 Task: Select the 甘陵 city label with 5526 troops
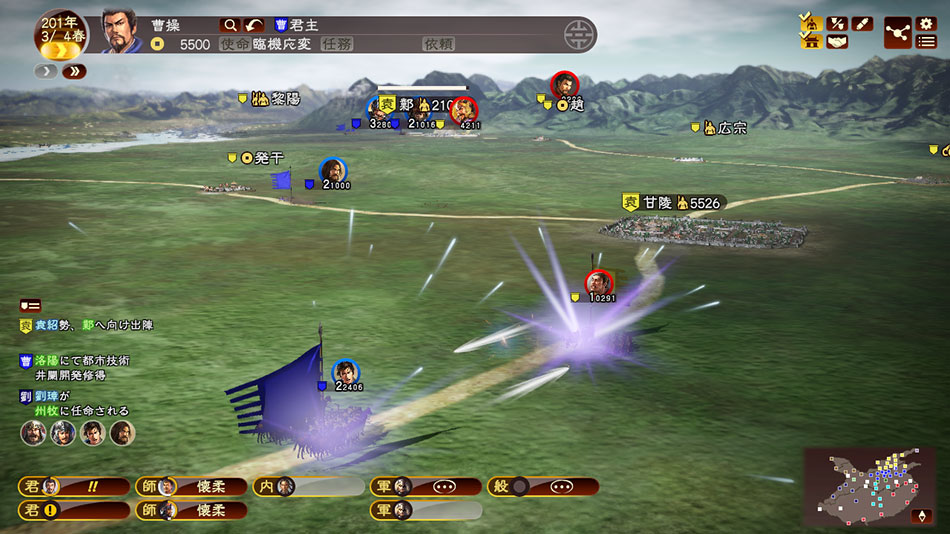(x=670, y=202)
